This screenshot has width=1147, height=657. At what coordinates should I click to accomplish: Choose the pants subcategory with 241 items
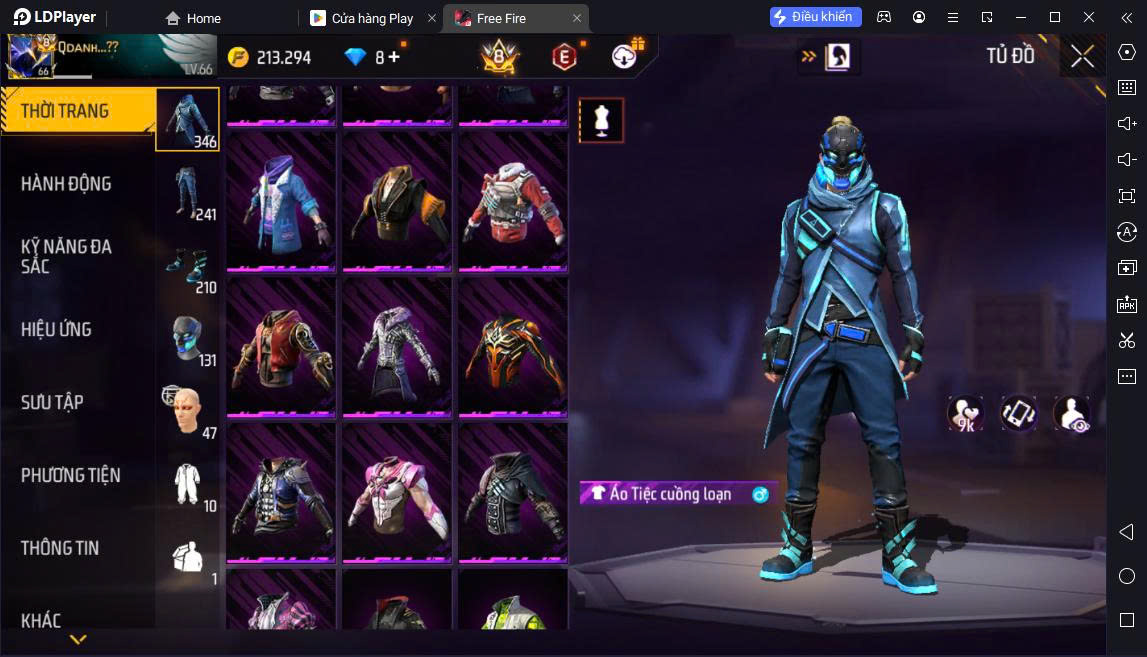pyautogui.click(x=187, y=192)
